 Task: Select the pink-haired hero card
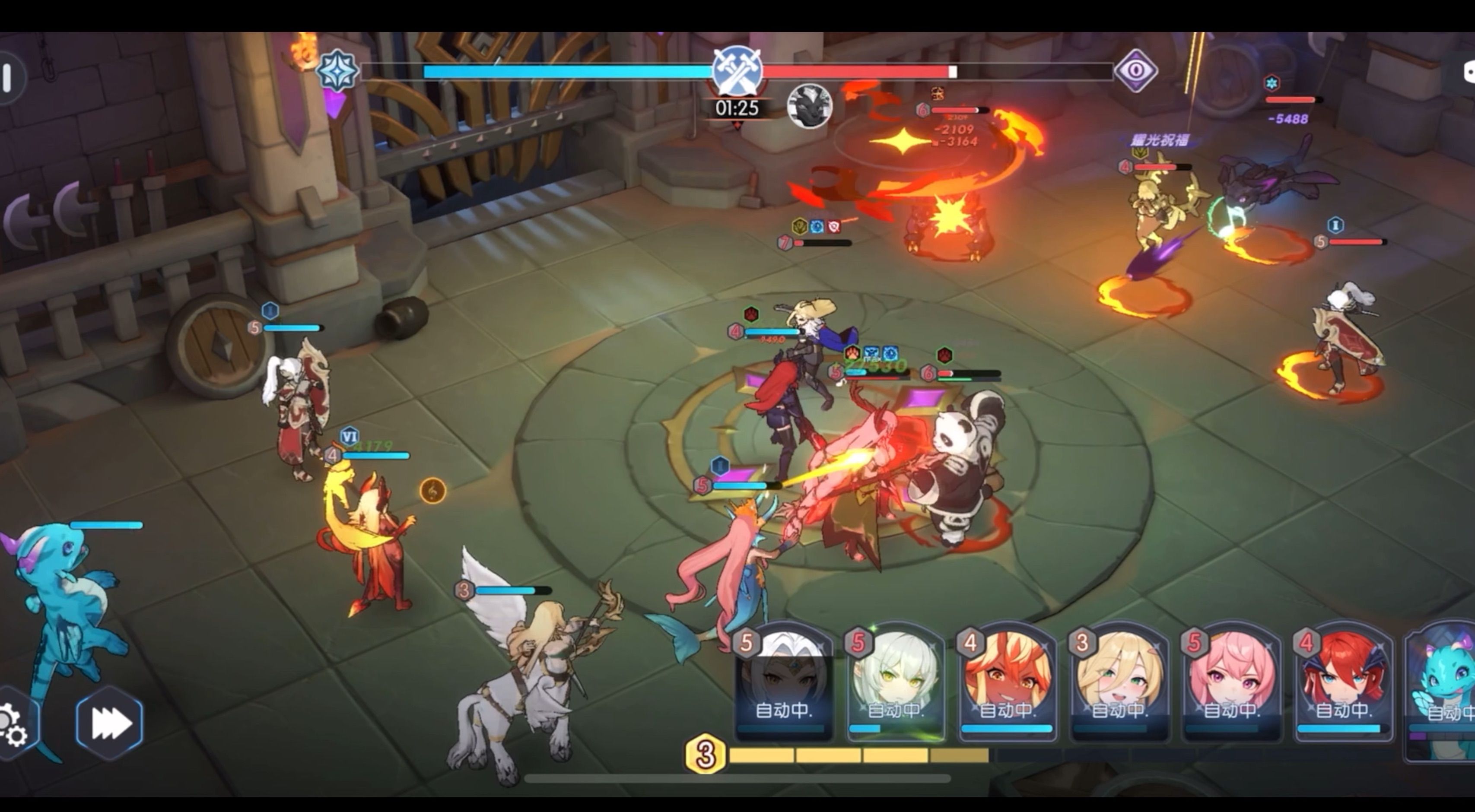pyautogui.click(x=1230, y=684)
